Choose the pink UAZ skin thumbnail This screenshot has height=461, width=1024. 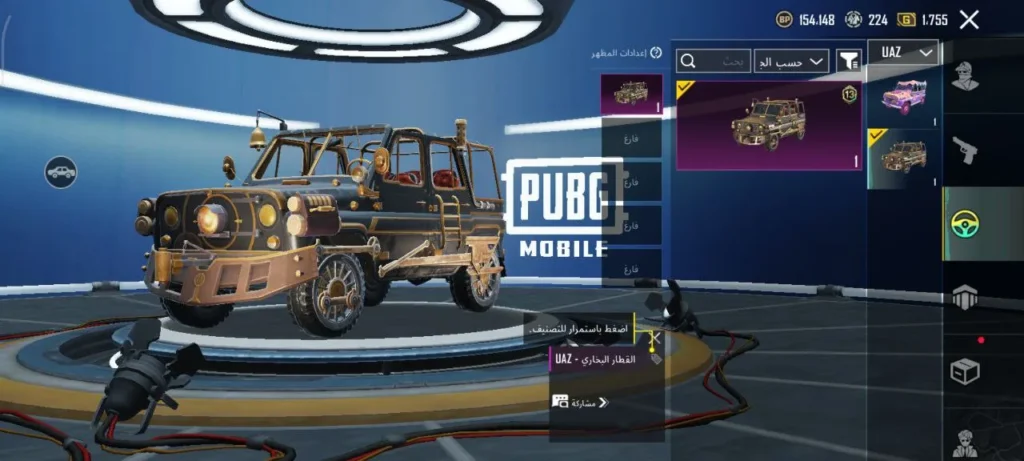903,98
